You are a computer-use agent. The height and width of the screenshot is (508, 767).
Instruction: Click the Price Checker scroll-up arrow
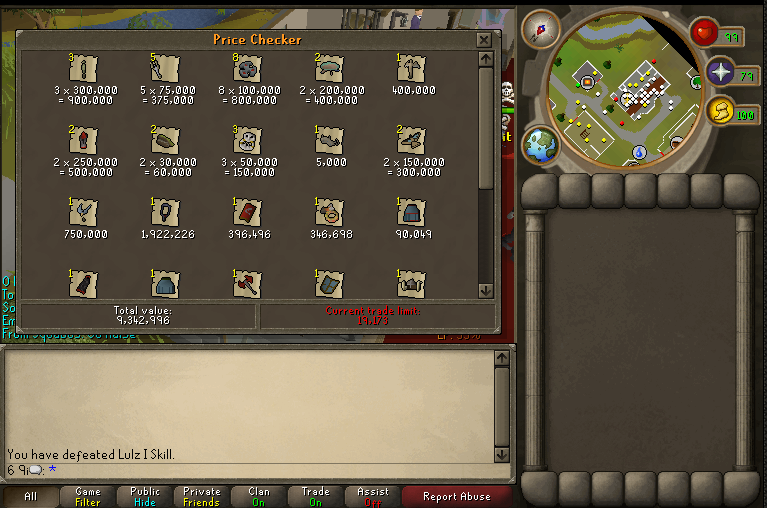(486, 60)
